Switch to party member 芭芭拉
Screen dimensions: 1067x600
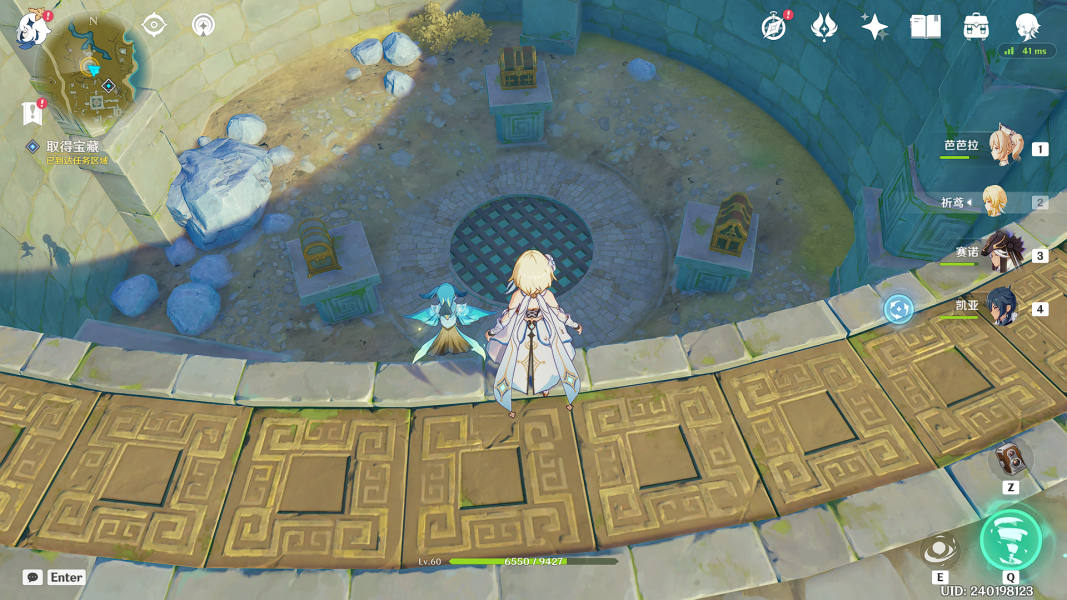point(1004,147)
